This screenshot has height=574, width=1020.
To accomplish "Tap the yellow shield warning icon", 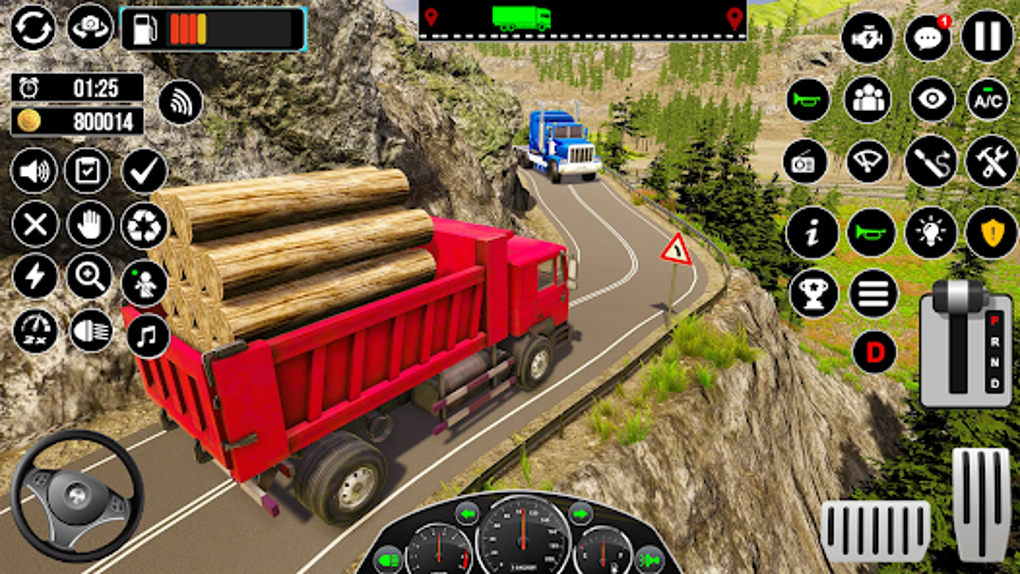I will tap(991, 233).
